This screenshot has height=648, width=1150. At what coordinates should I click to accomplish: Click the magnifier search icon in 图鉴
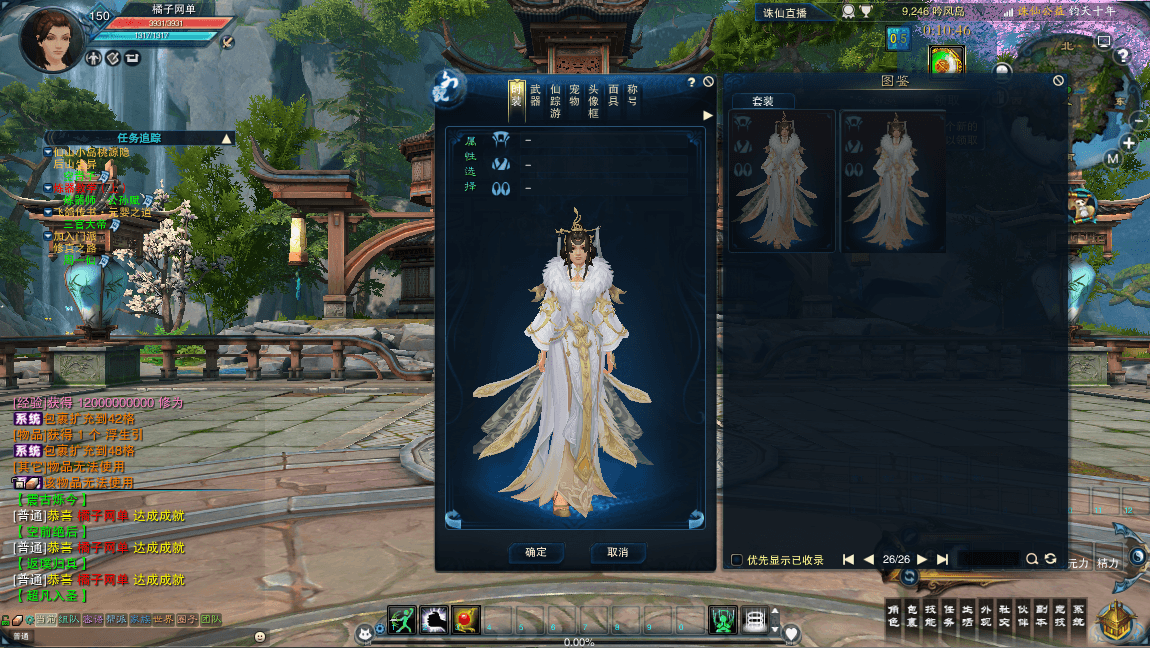[x=1032, y=559]
